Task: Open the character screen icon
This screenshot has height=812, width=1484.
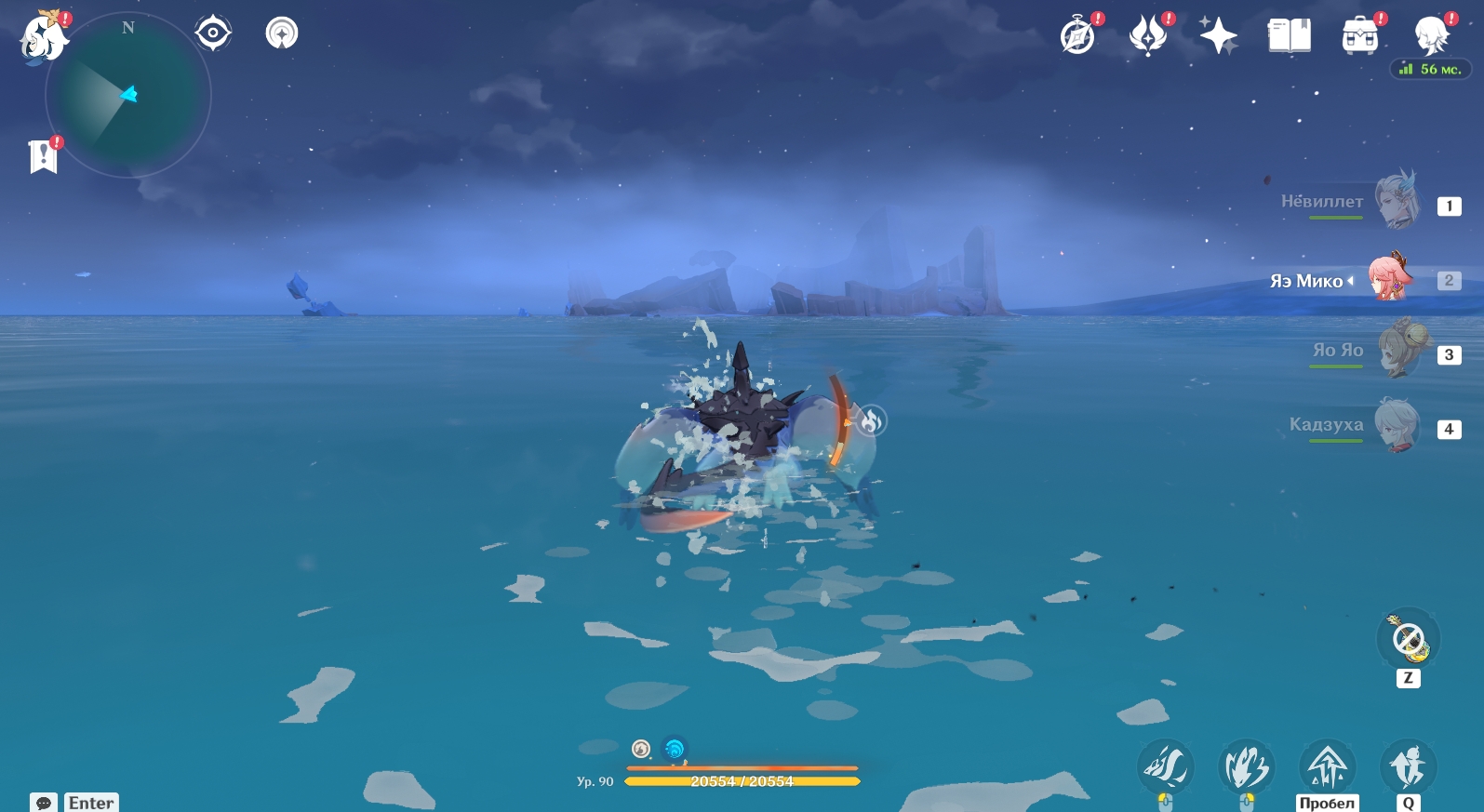Action: coord(1430,37)
